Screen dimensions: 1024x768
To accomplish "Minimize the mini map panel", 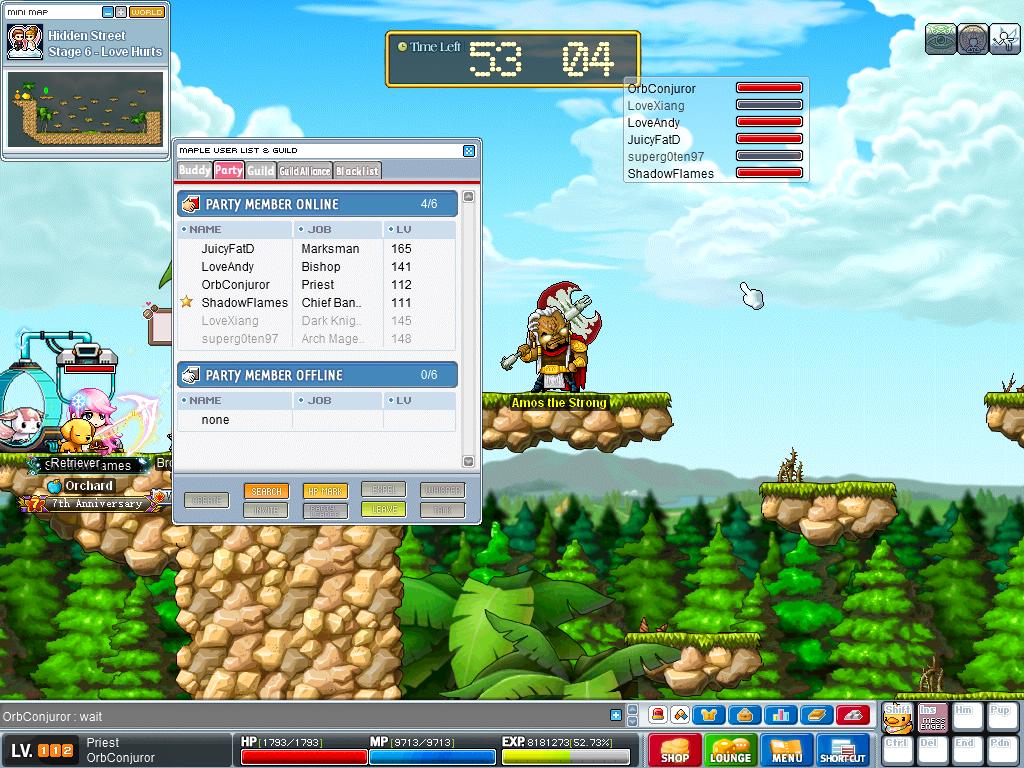I will pos(108,12).
